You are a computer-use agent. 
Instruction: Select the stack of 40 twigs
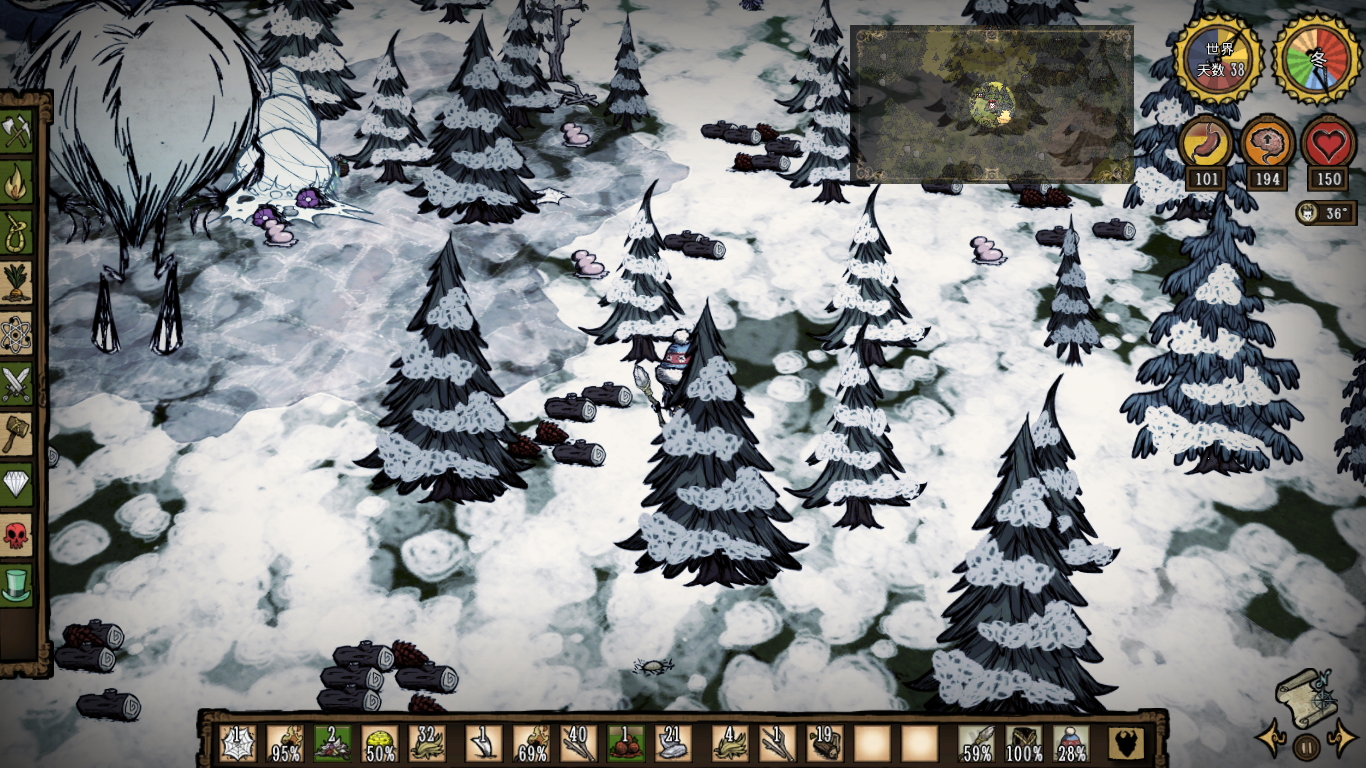click(x=578, y=743)
